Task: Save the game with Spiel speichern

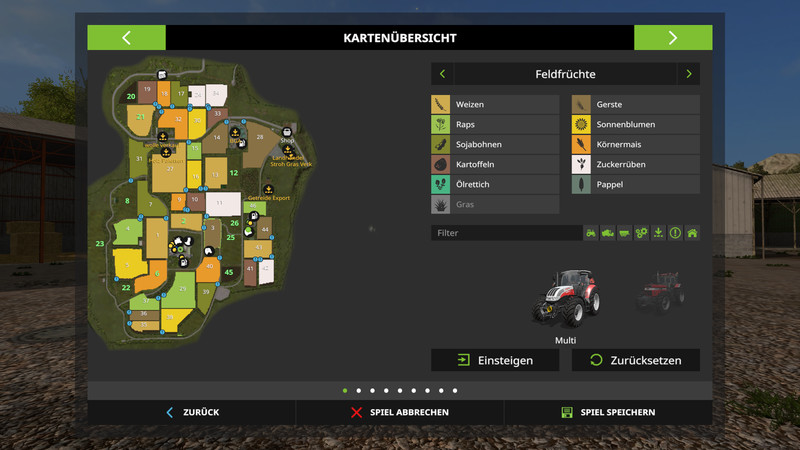Action: [x=608, y=412]
